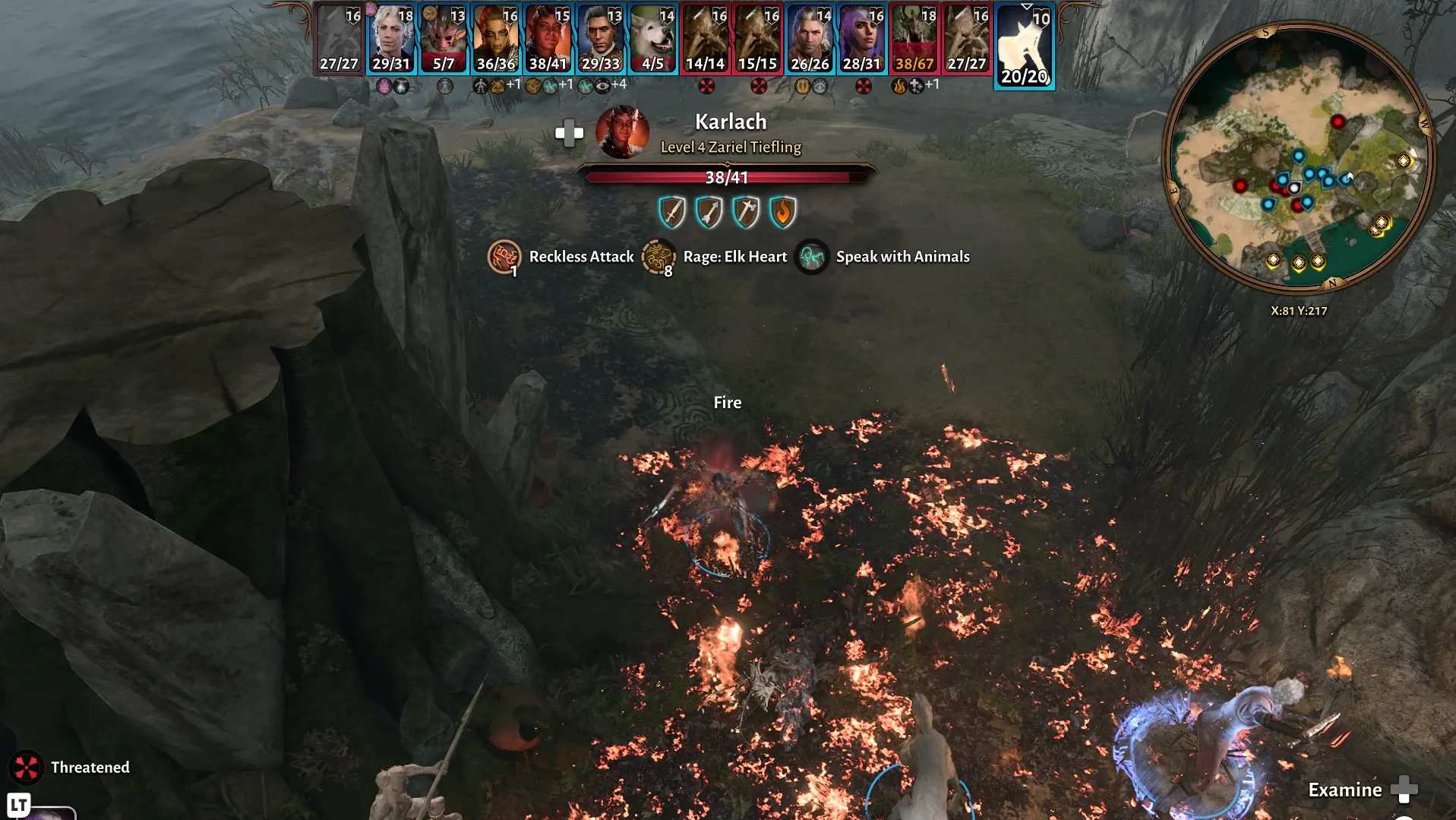Select the active white silhouette turn portrait
Viewport: 1456px width, 820px height.
click(x=1024, y=46)
